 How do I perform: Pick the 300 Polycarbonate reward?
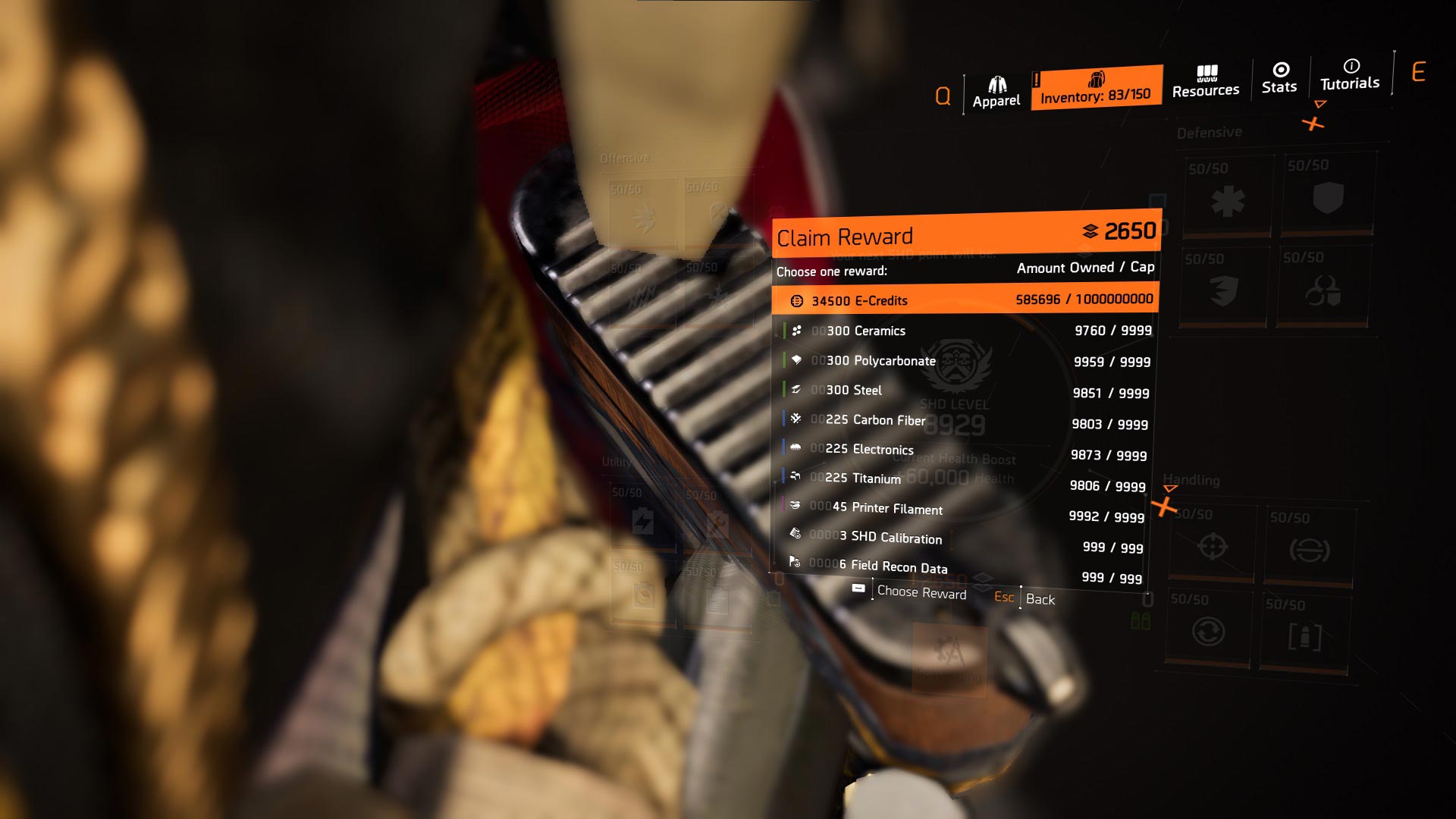point(965,361)
